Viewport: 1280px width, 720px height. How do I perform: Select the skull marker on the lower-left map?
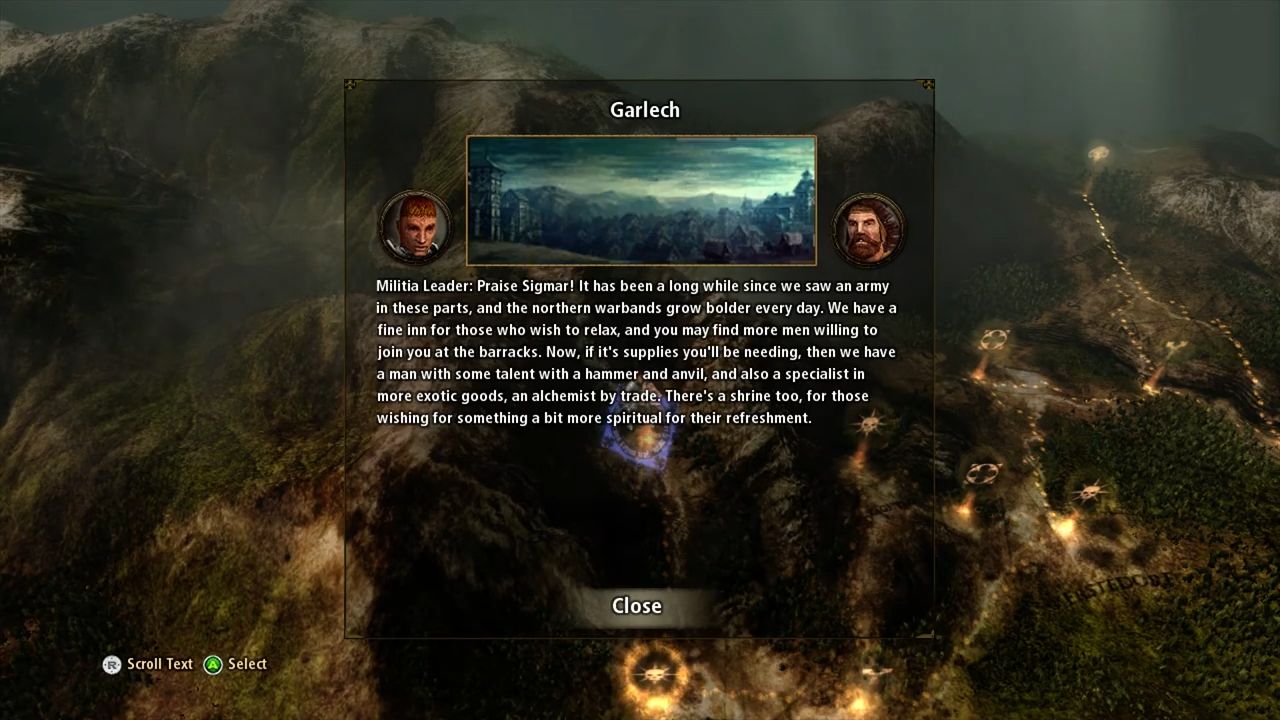tap(655, 675)
